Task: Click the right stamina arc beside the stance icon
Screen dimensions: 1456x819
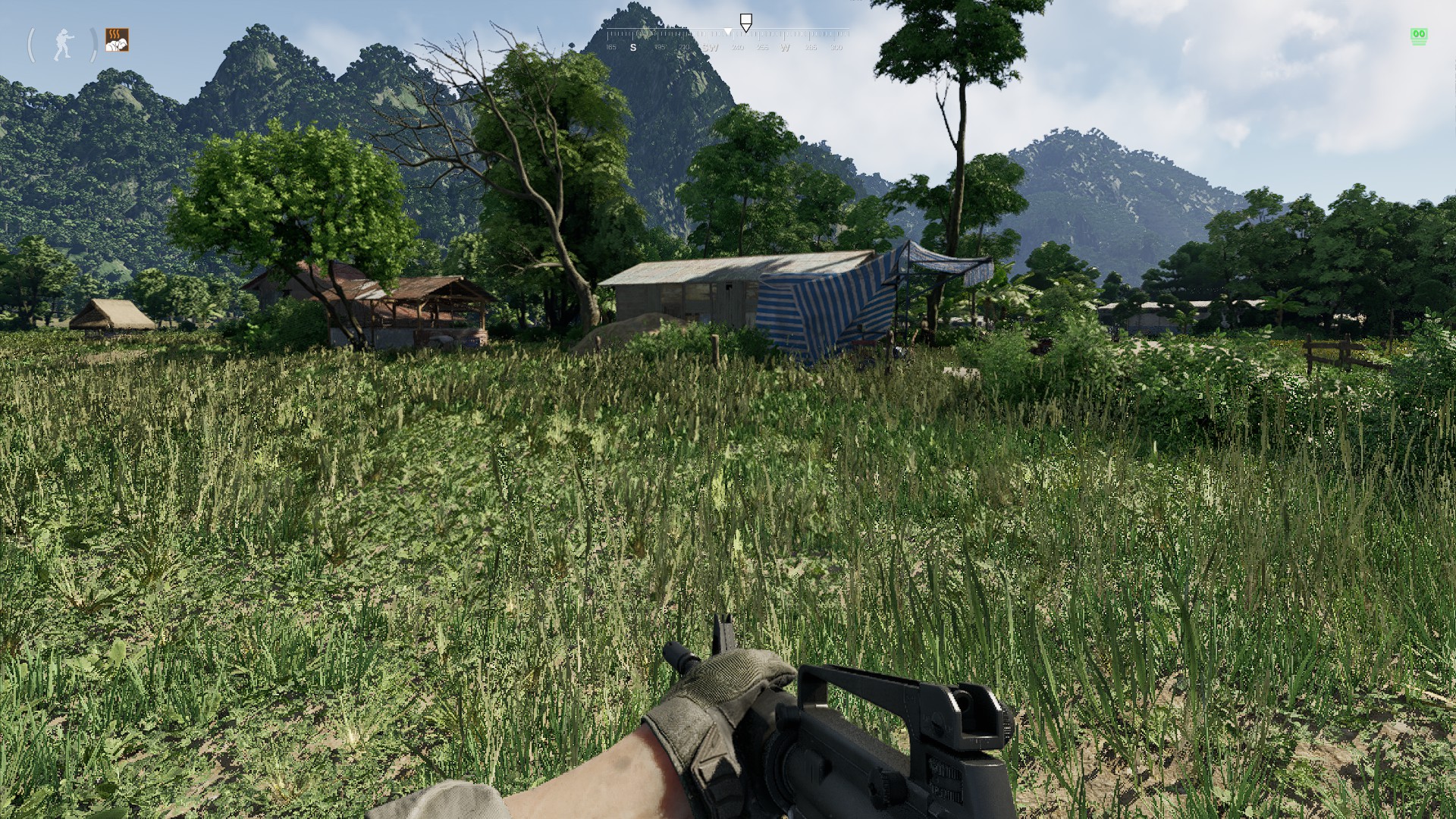Action: (x=92, y=44)
